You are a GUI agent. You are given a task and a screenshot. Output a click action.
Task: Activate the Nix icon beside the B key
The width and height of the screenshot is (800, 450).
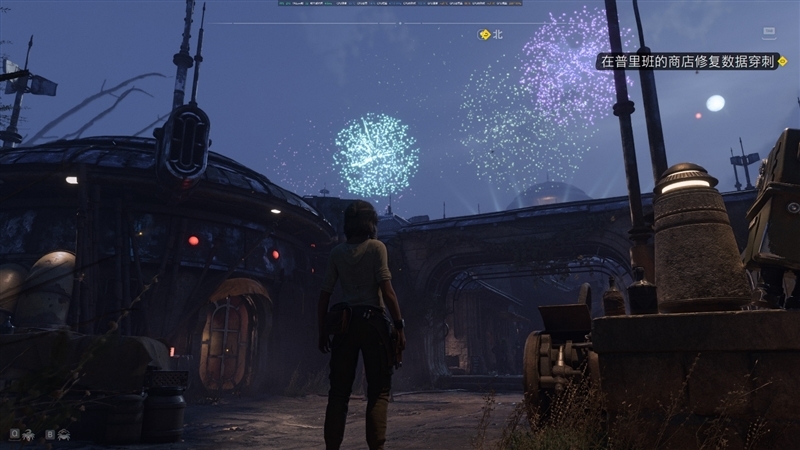pyautogui.click(x=63, y=435)
